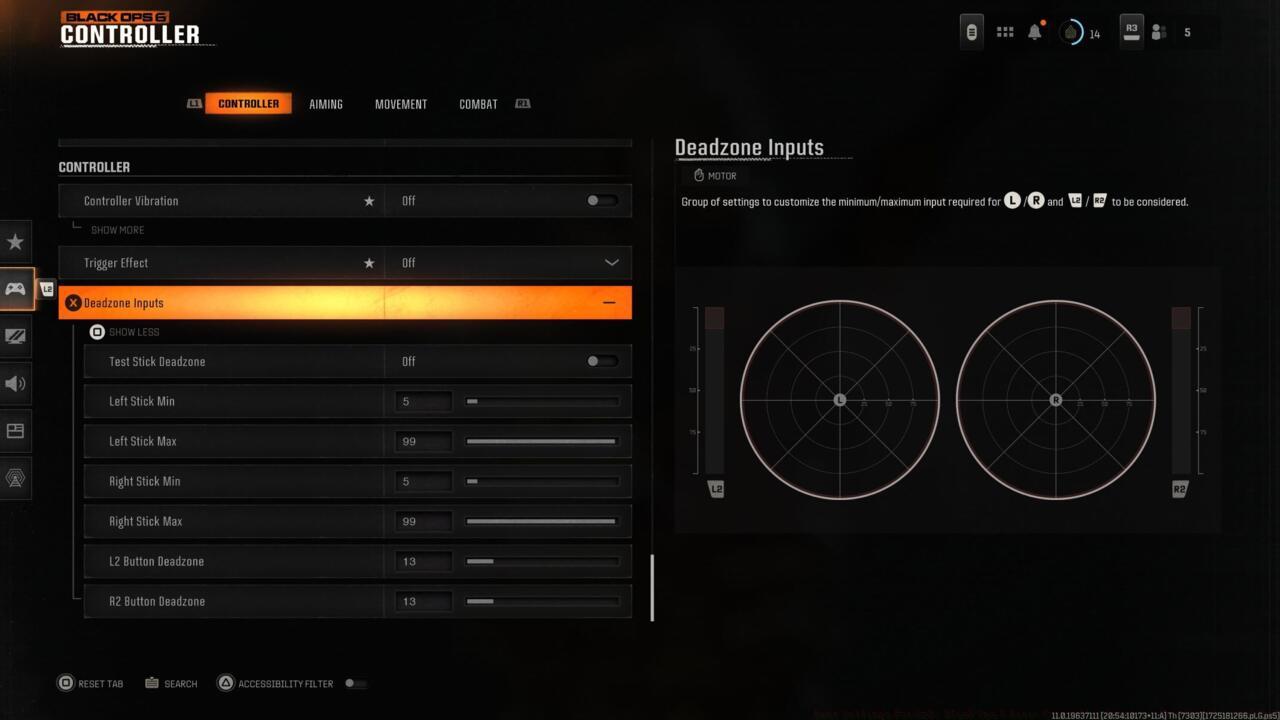
Task: Open the graphics settings sidebar icon
Action: [15, 337]
